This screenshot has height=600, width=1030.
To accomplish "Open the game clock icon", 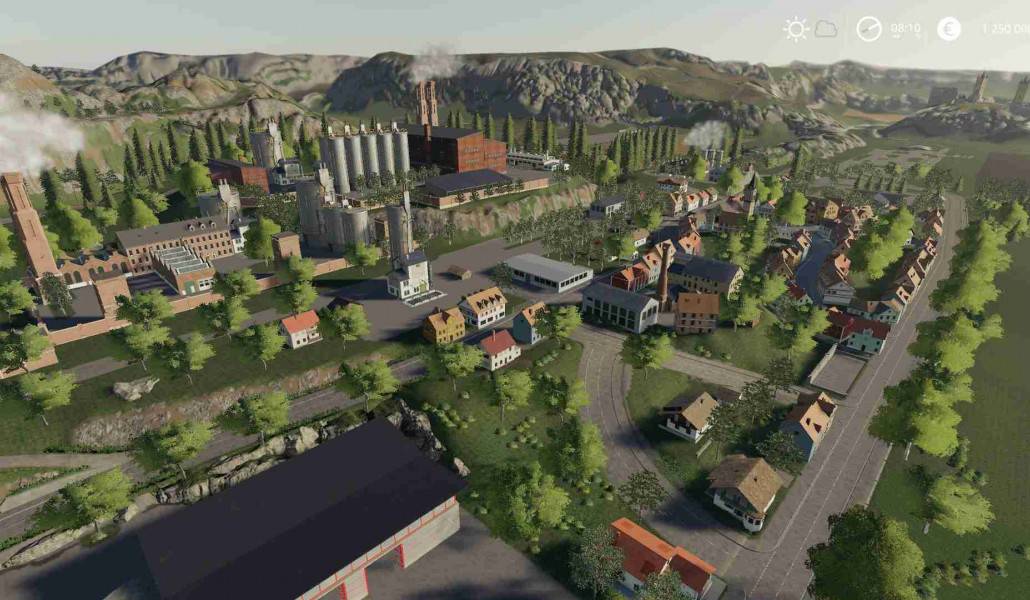I will (x=869, y=29).
